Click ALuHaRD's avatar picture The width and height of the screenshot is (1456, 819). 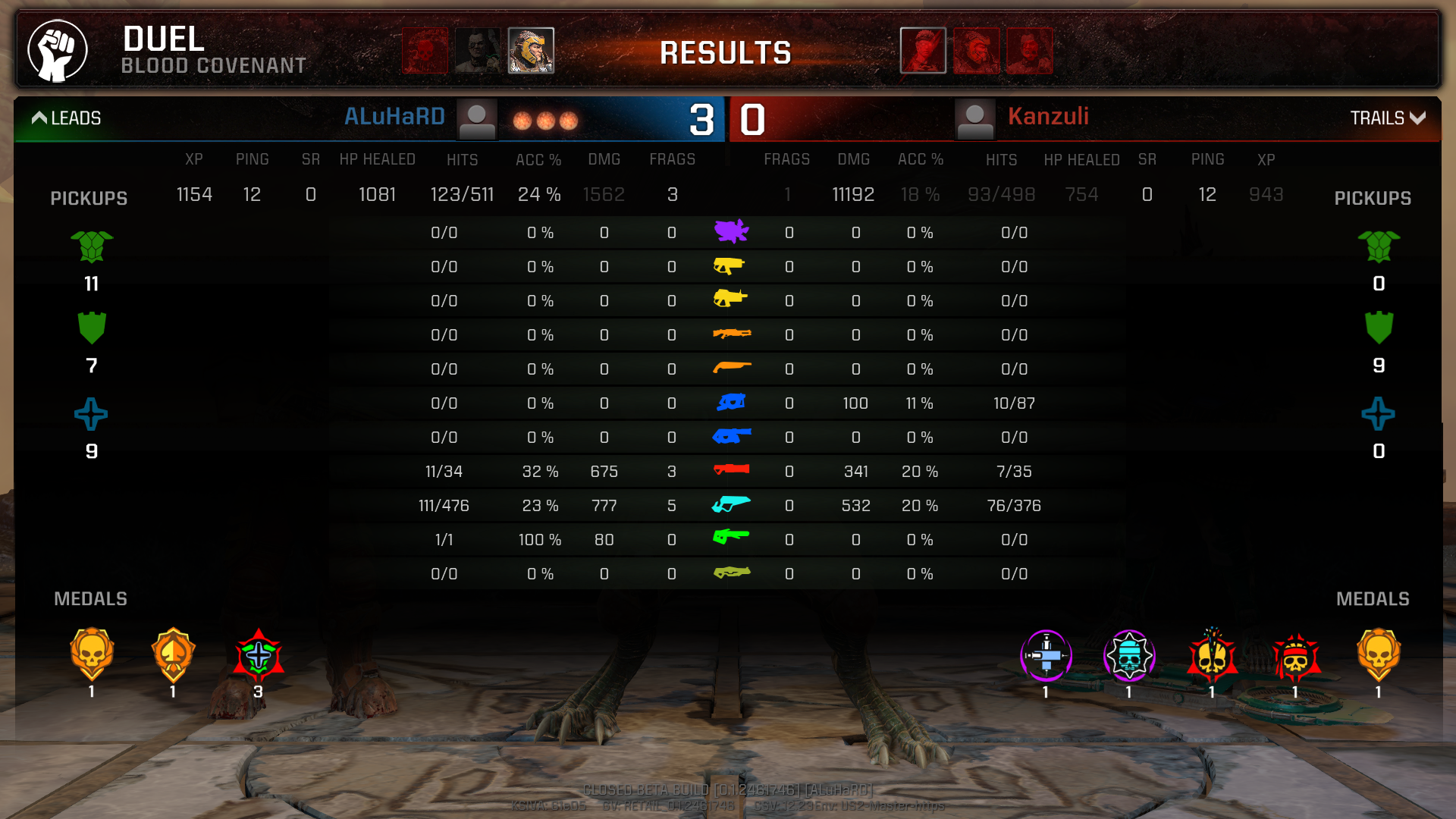477,120
